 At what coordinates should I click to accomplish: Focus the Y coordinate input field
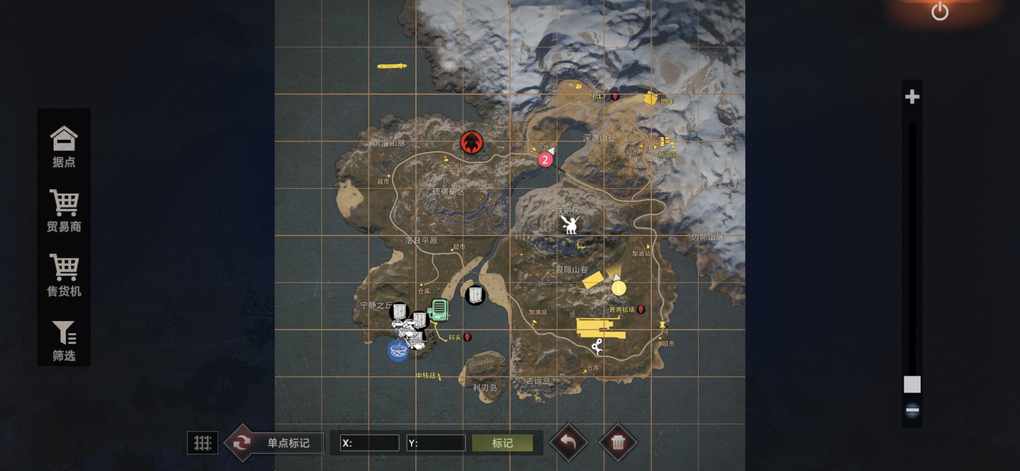[436, 442]
